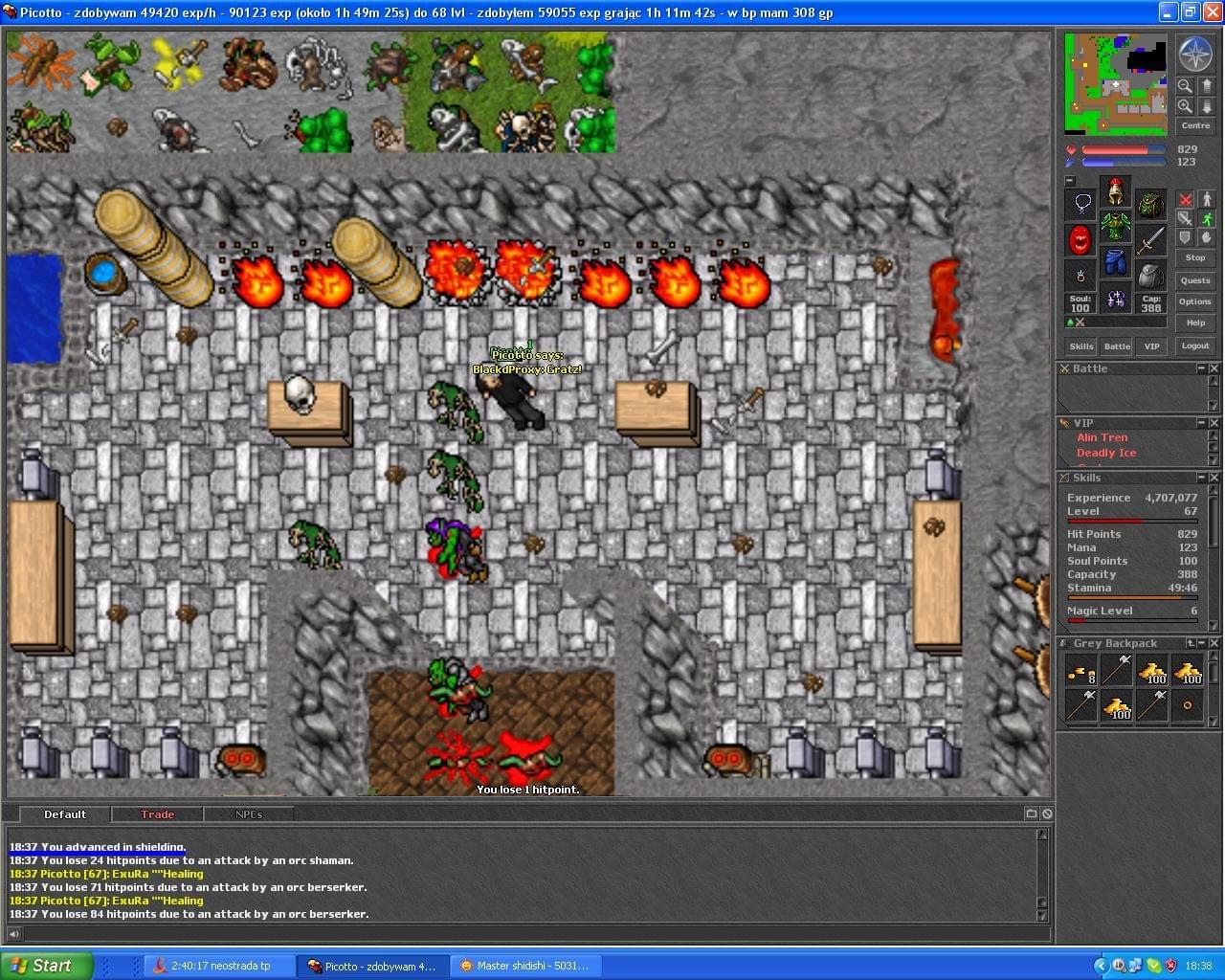Select the helmet equipment slot
Image resolution: width=1225 pixels, height=980 pixels.
(x=1115, y=192)
